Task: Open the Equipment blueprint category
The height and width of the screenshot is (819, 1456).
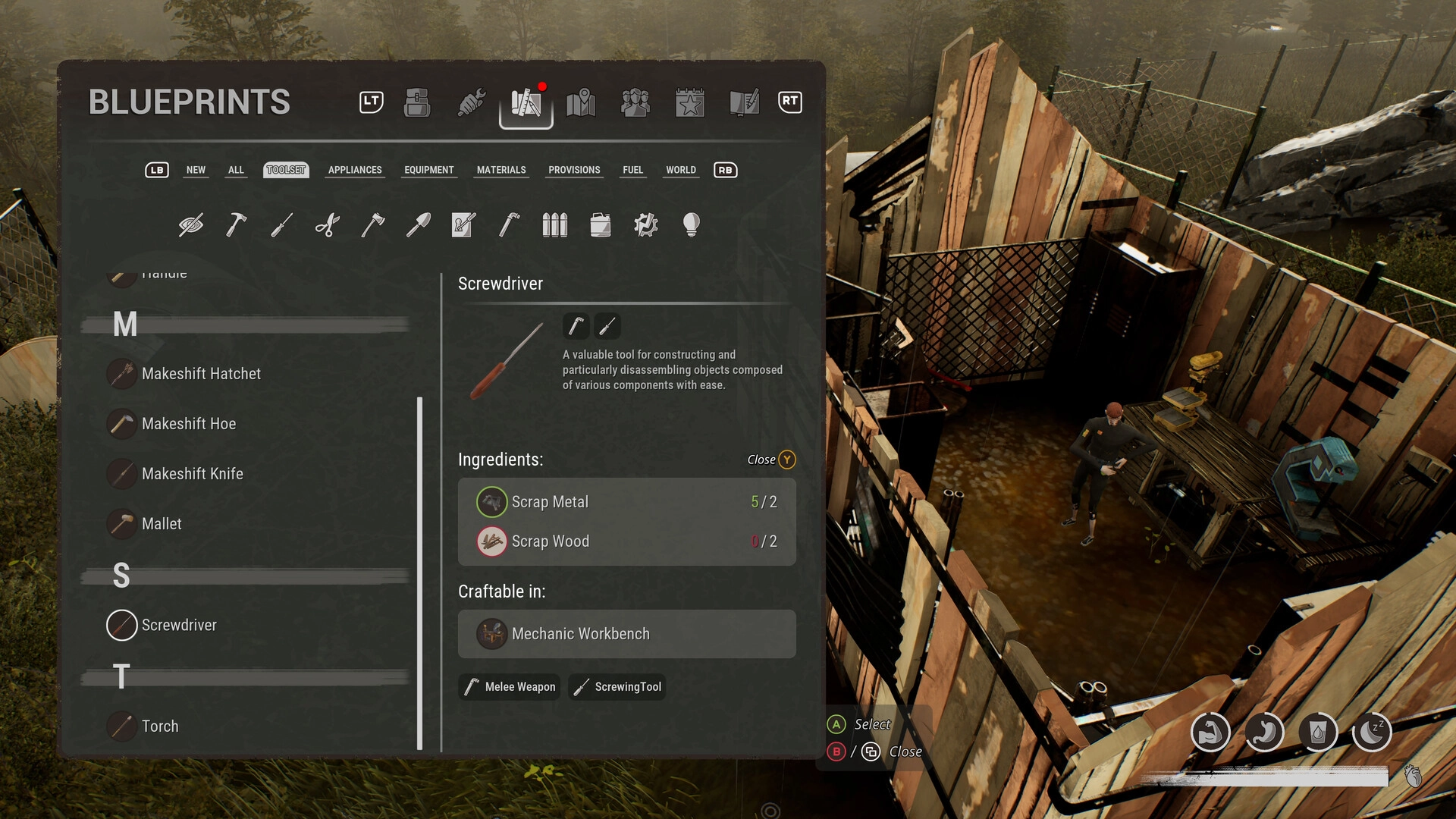Action: click(428, 170)
